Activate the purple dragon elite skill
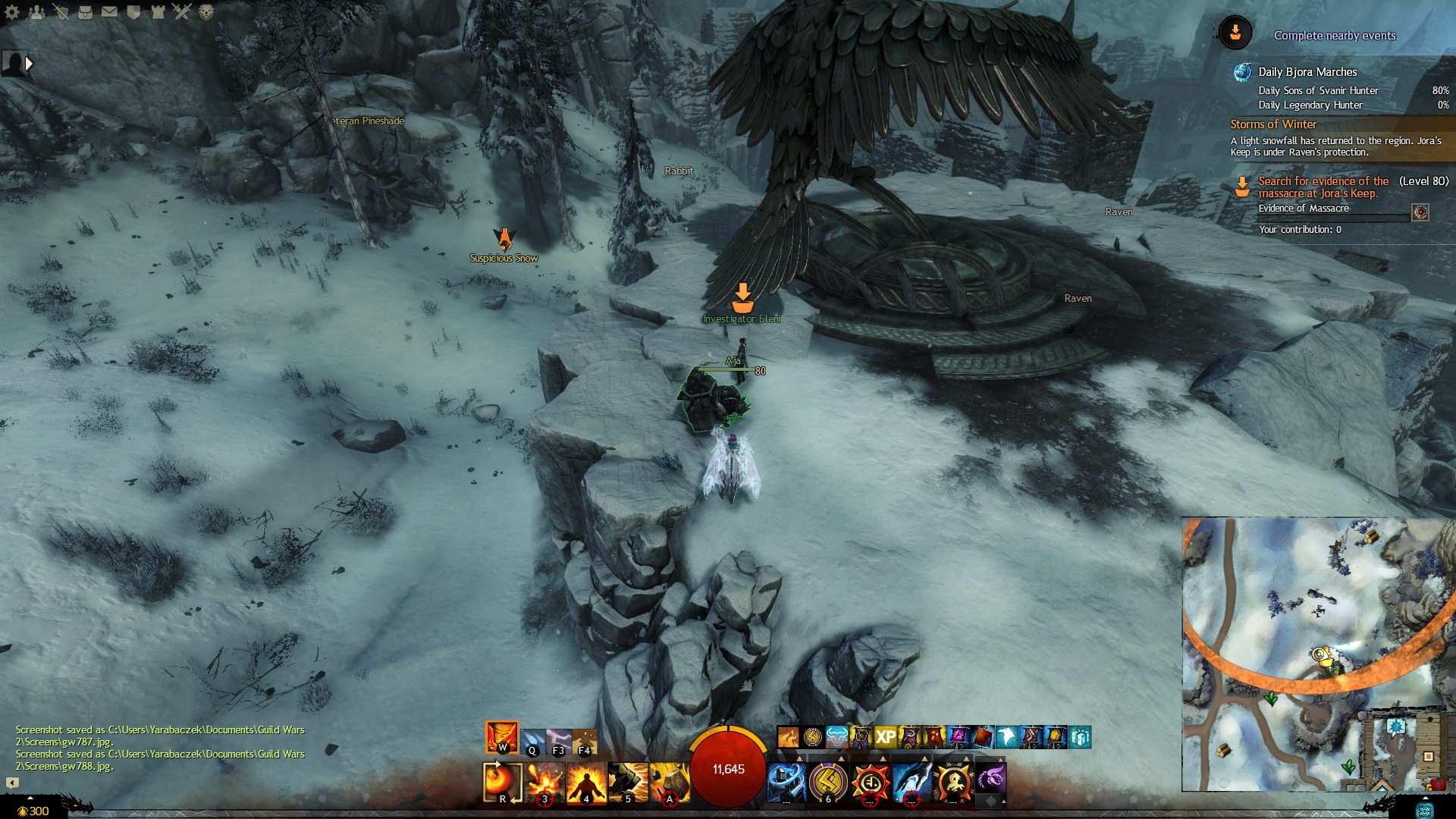 point(990,779)
